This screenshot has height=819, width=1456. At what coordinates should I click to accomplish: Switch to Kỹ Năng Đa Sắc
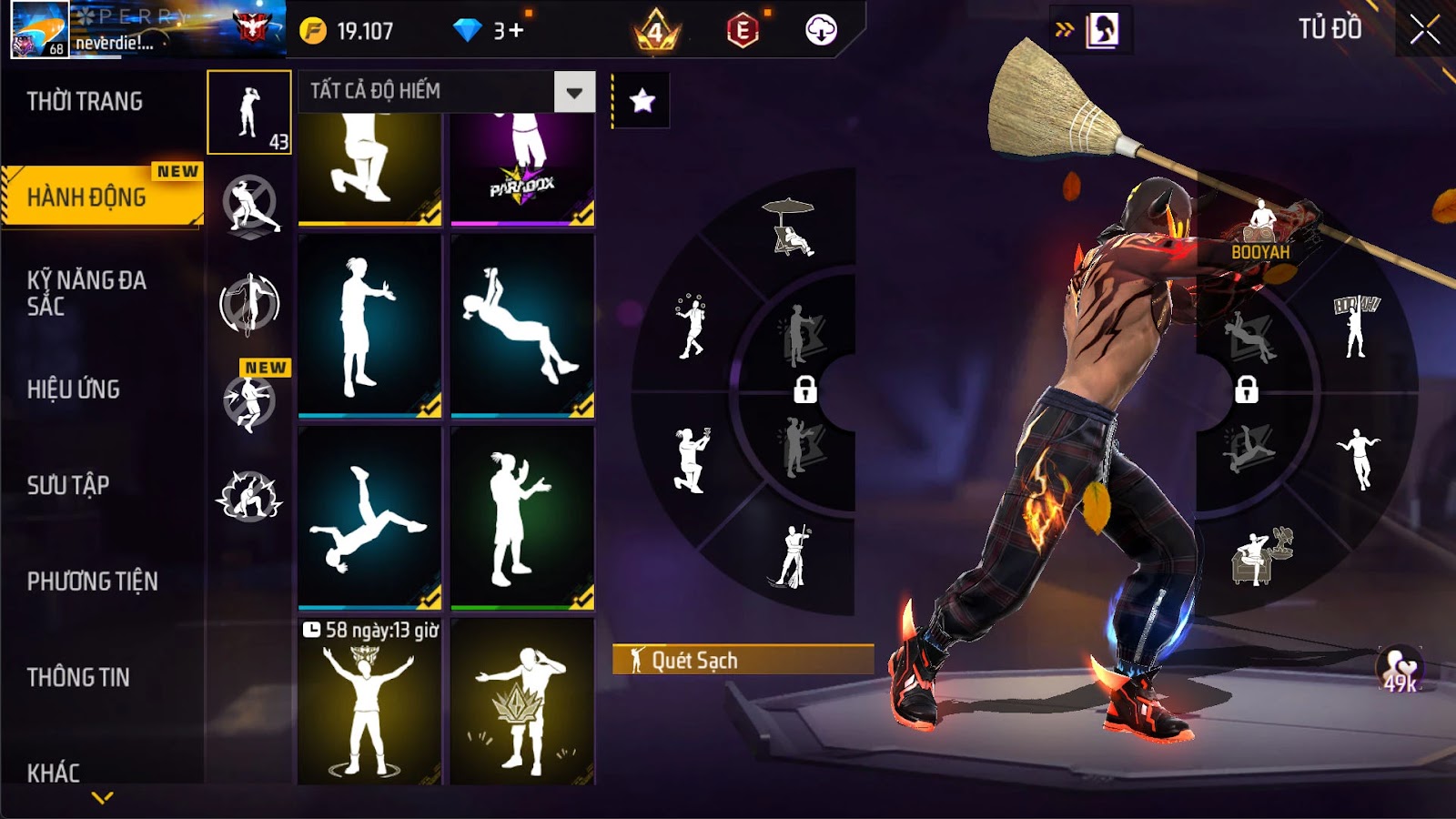tap(86, 293)
